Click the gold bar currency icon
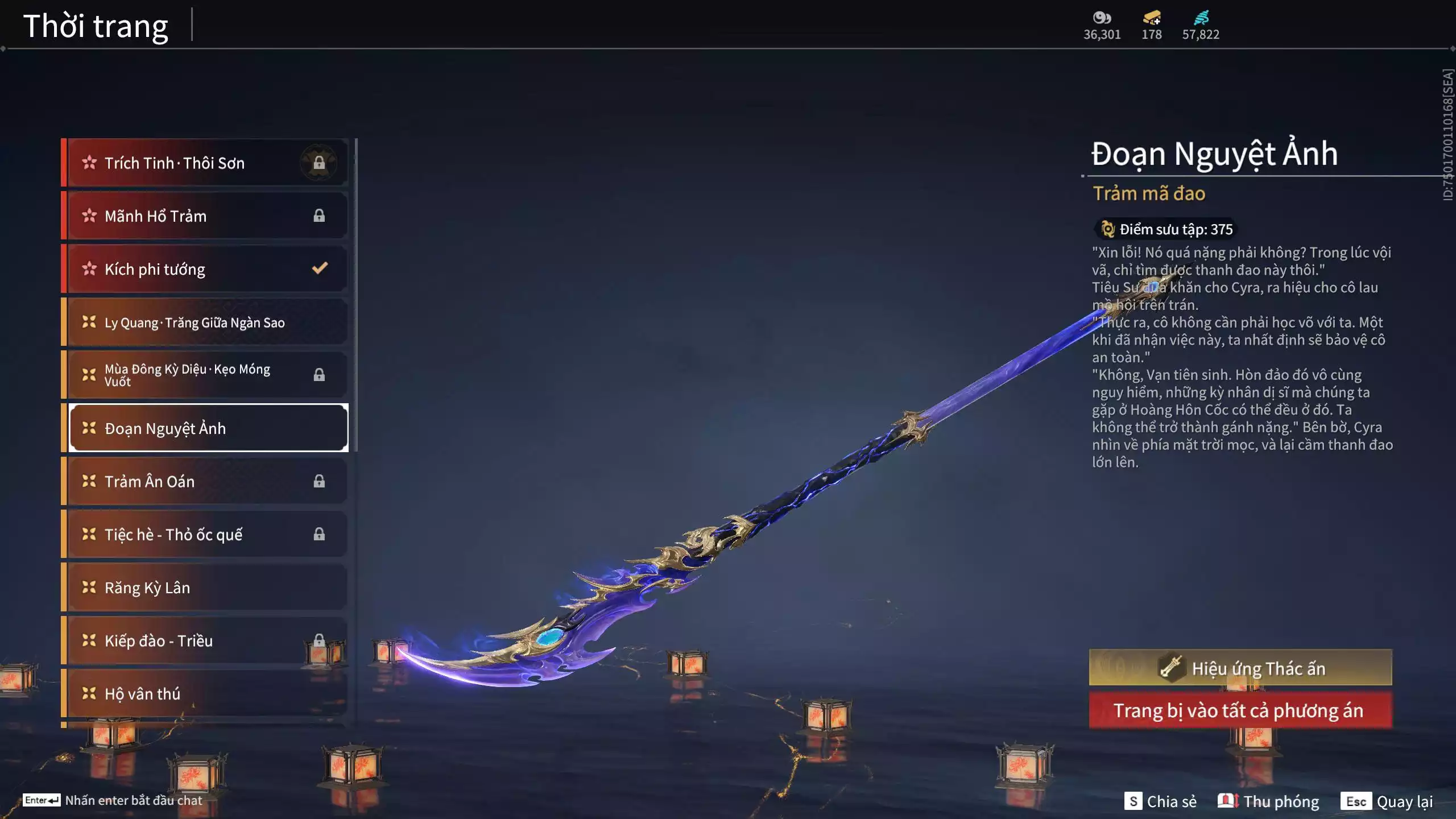The width and height of the screenshot is (1456, 819). click(x=1152, y=18)
